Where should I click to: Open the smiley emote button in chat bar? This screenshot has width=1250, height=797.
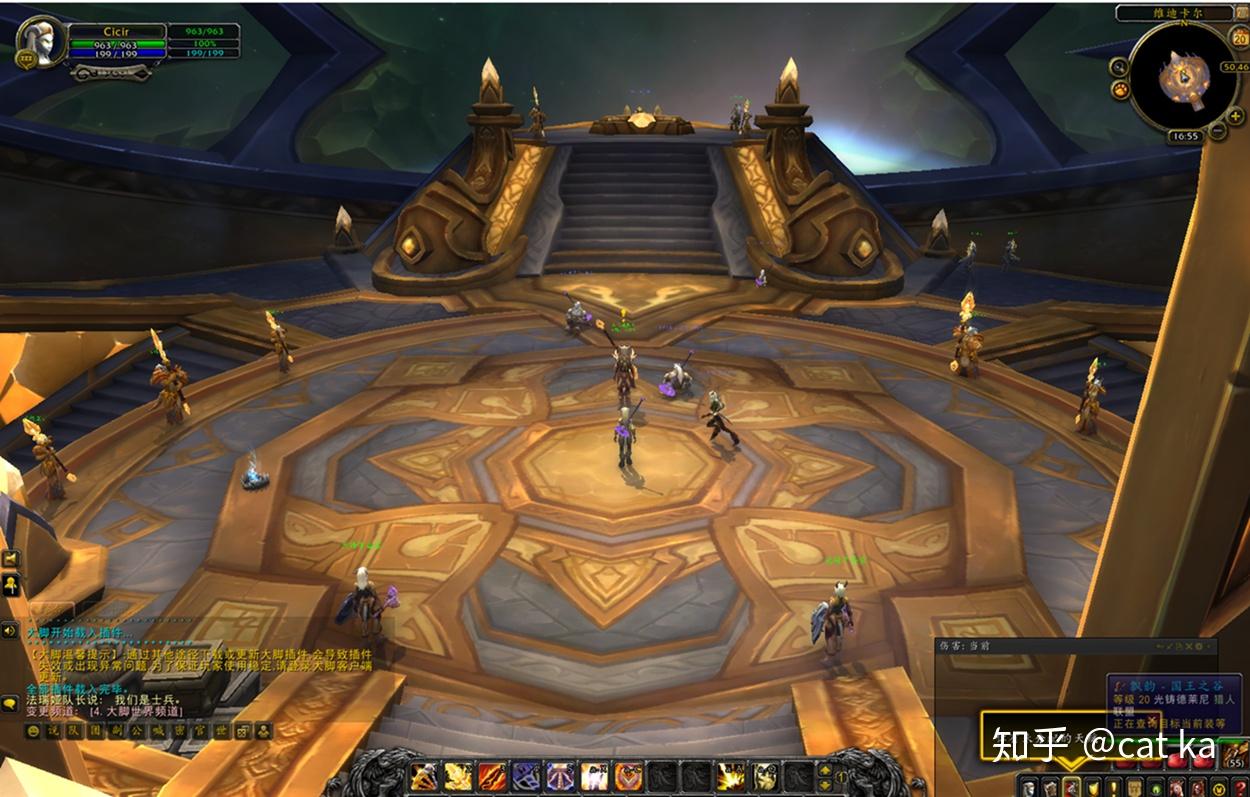click(33, 732)
